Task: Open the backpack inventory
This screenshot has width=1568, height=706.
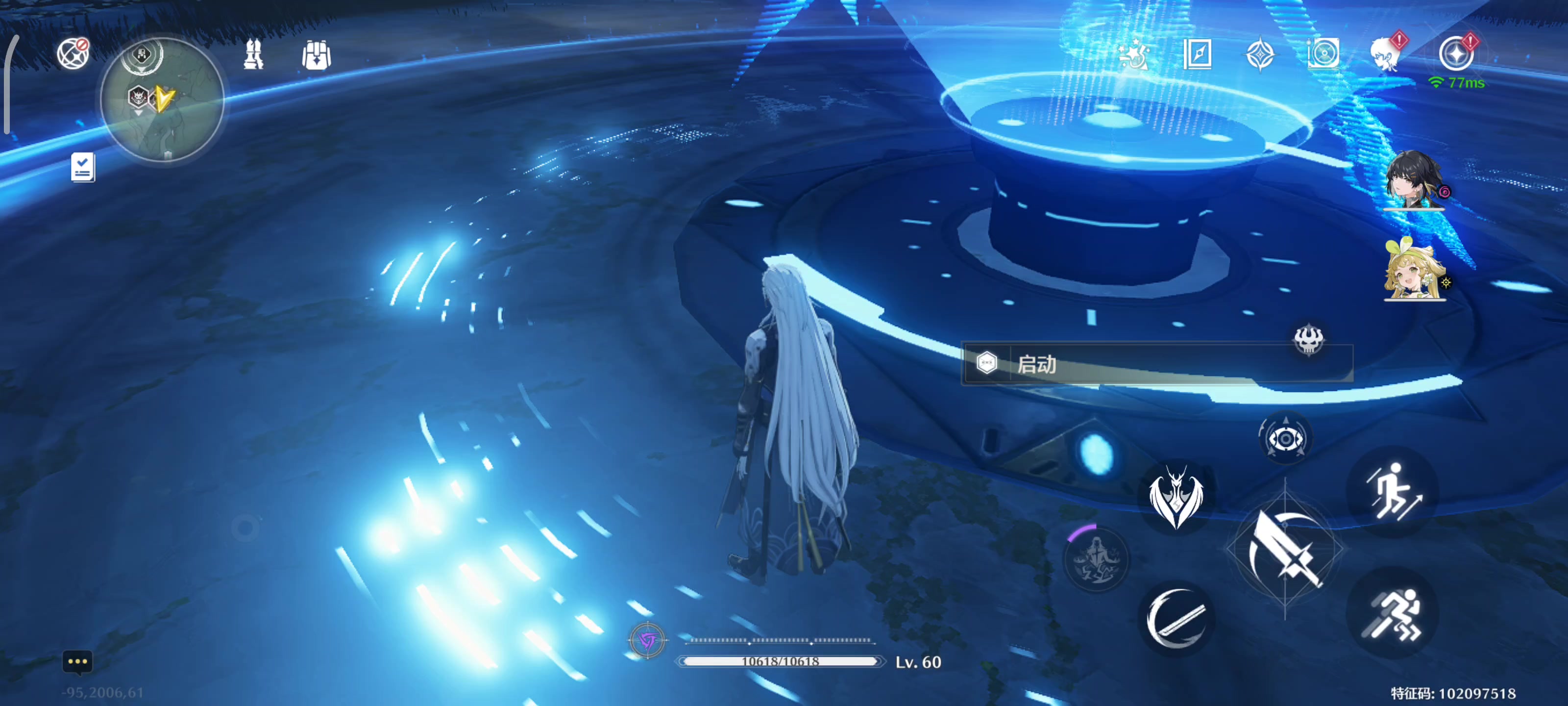Action: point(316,55)
